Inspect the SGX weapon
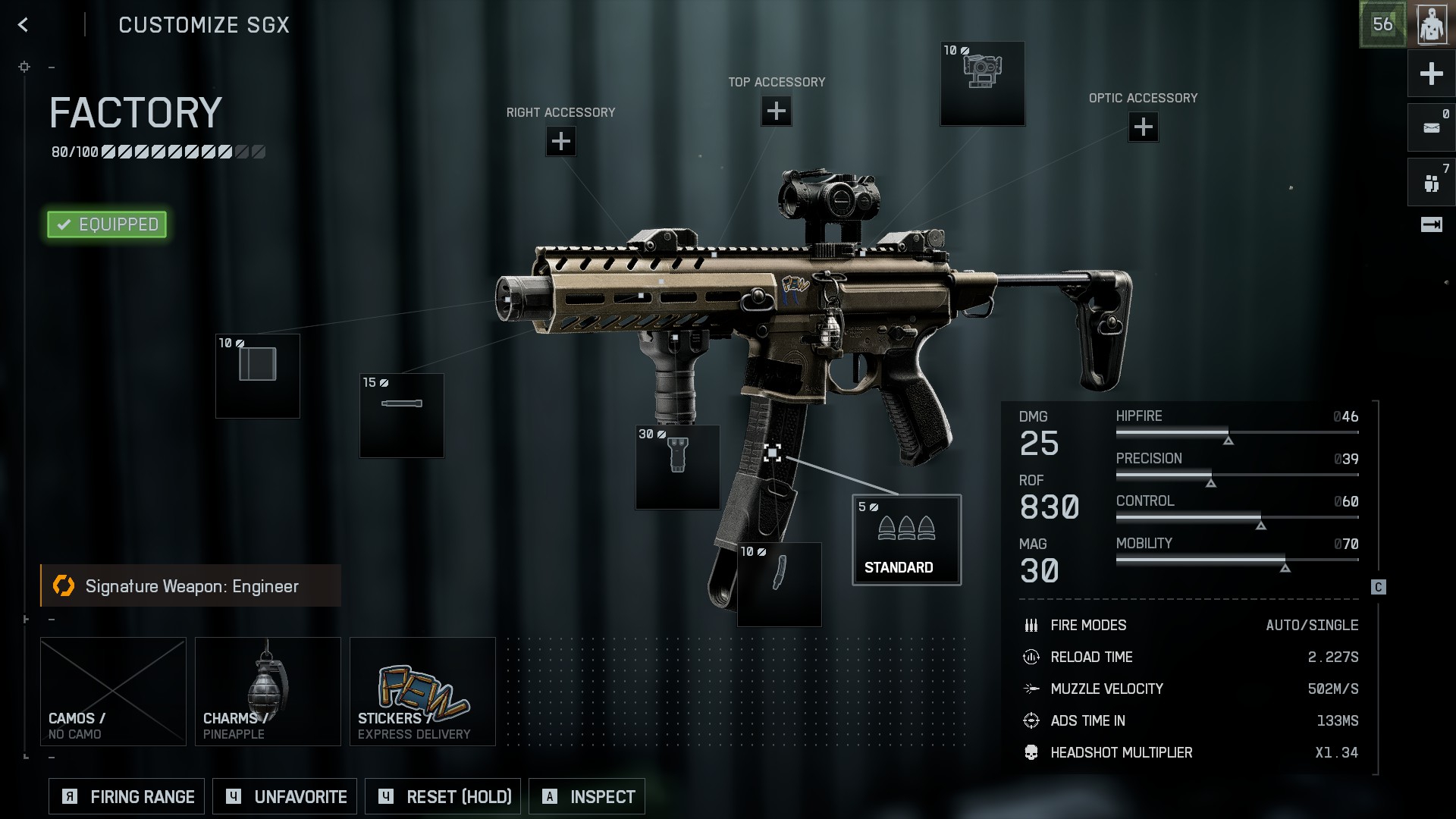Image resolution: width=1456 pixels, height=819 pixels. pos(587,797)
